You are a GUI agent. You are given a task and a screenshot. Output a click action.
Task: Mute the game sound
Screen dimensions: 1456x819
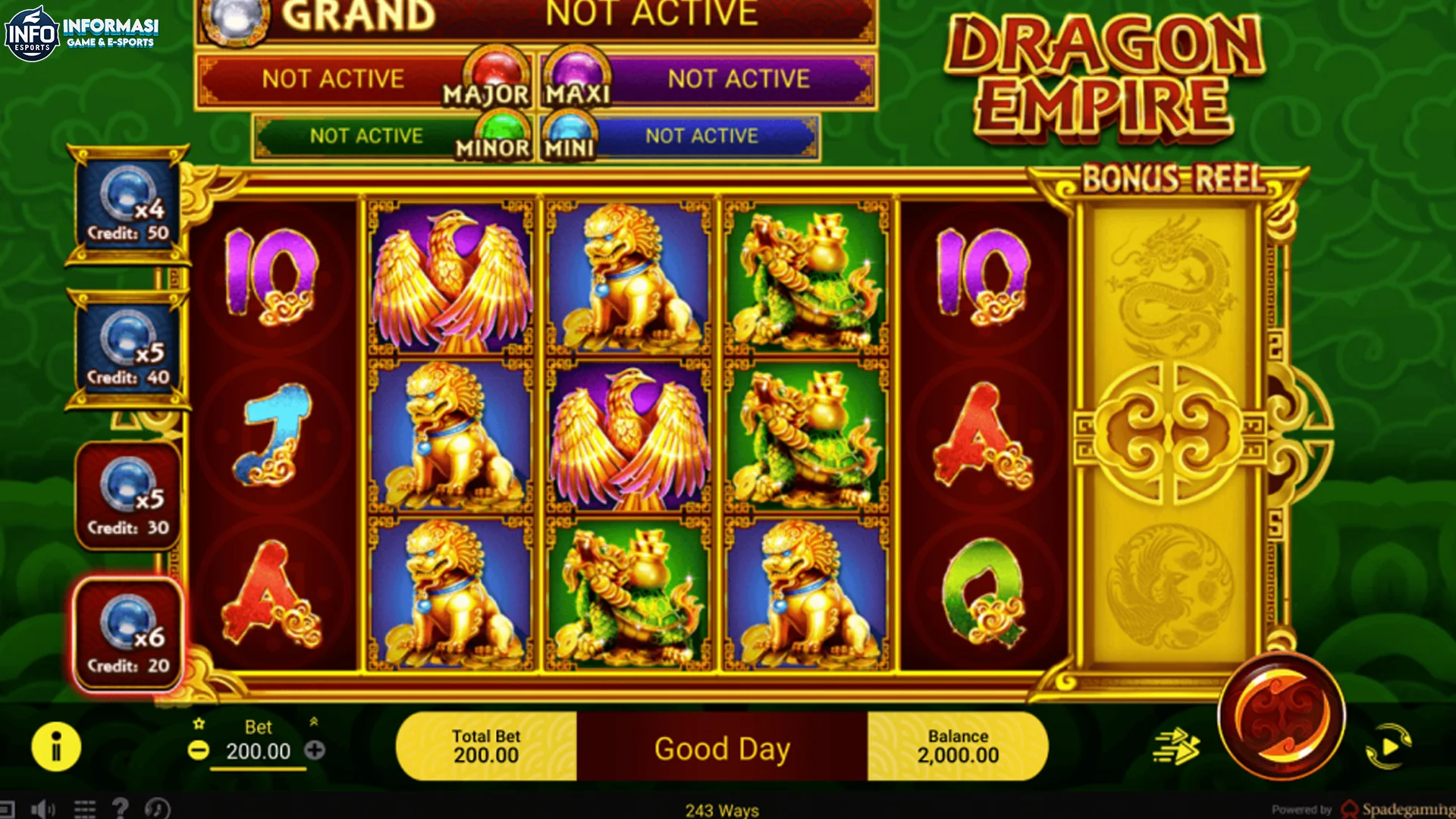pyautogui.click(x=42, y=808)
